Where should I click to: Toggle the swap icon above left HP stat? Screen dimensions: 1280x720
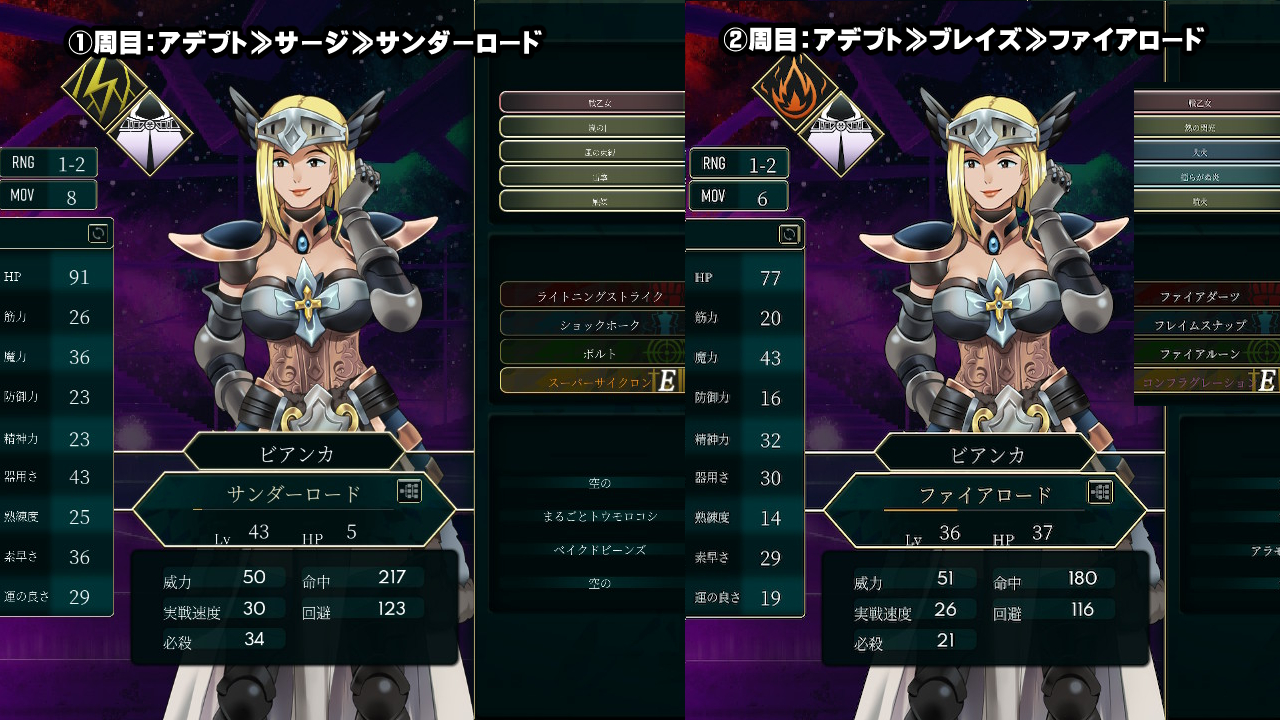98,233
